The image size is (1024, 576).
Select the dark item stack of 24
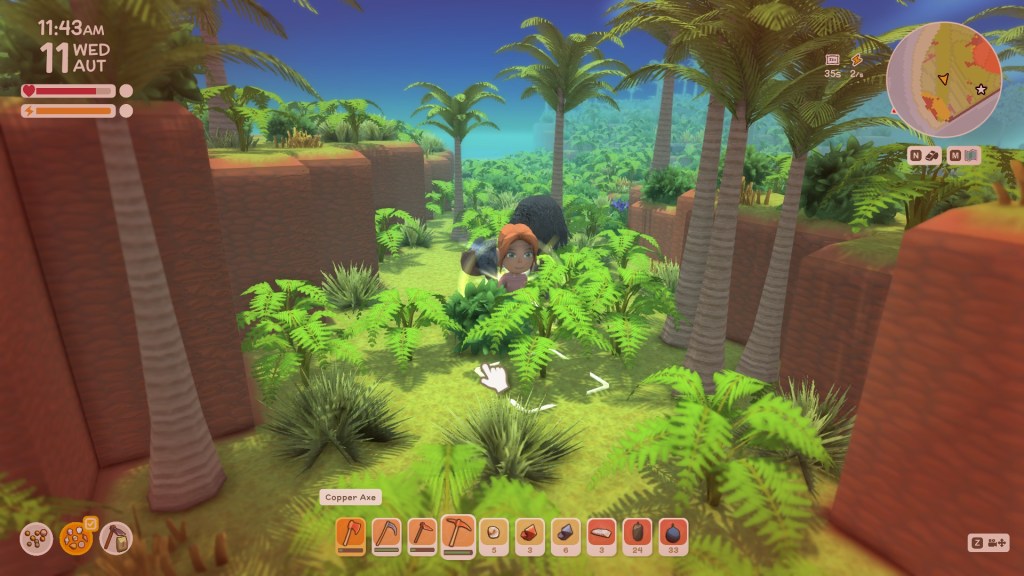638,534
